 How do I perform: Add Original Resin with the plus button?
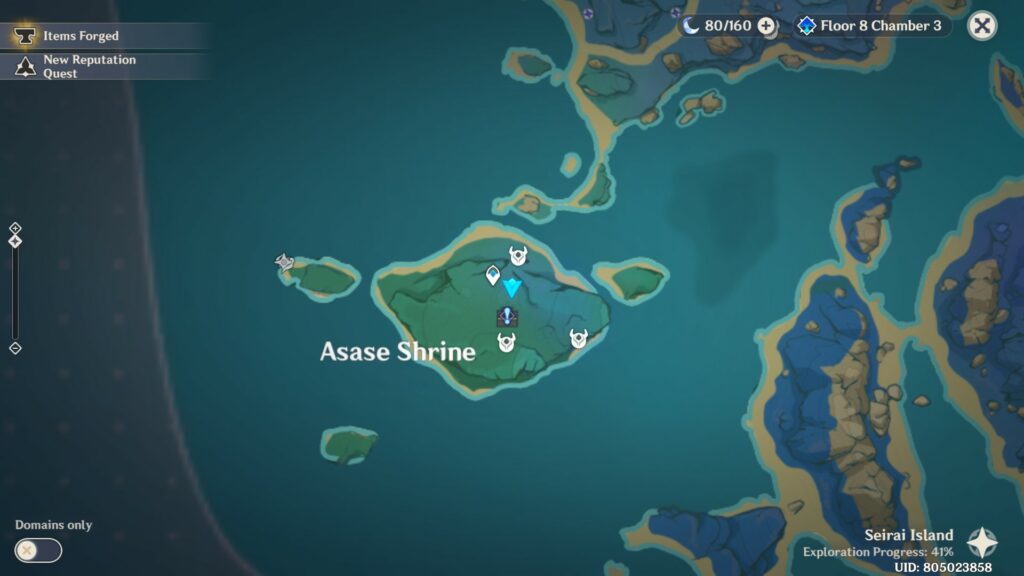click(766, 26)
